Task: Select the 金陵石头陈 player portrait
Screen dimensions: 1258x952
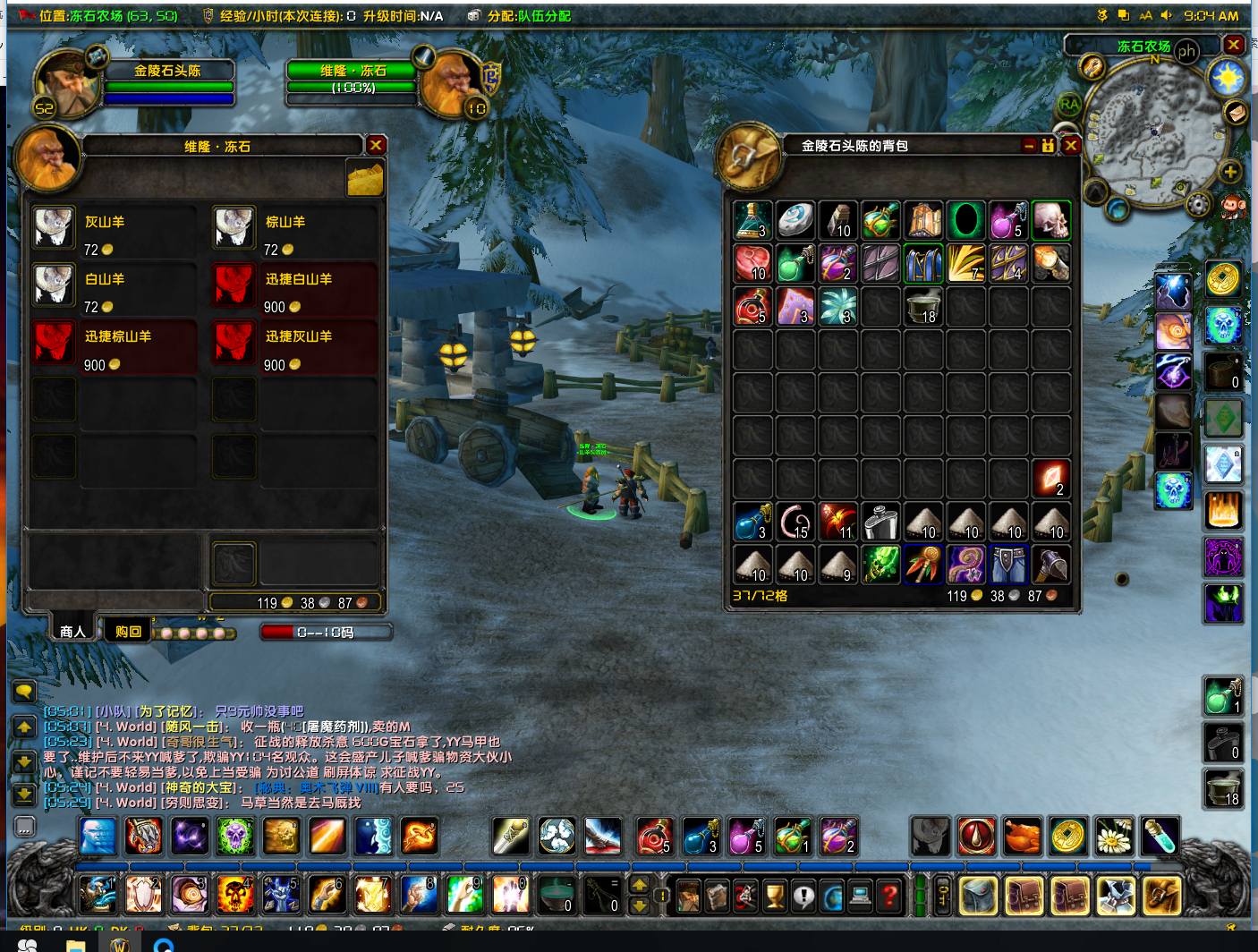Action: pos(65,82)
